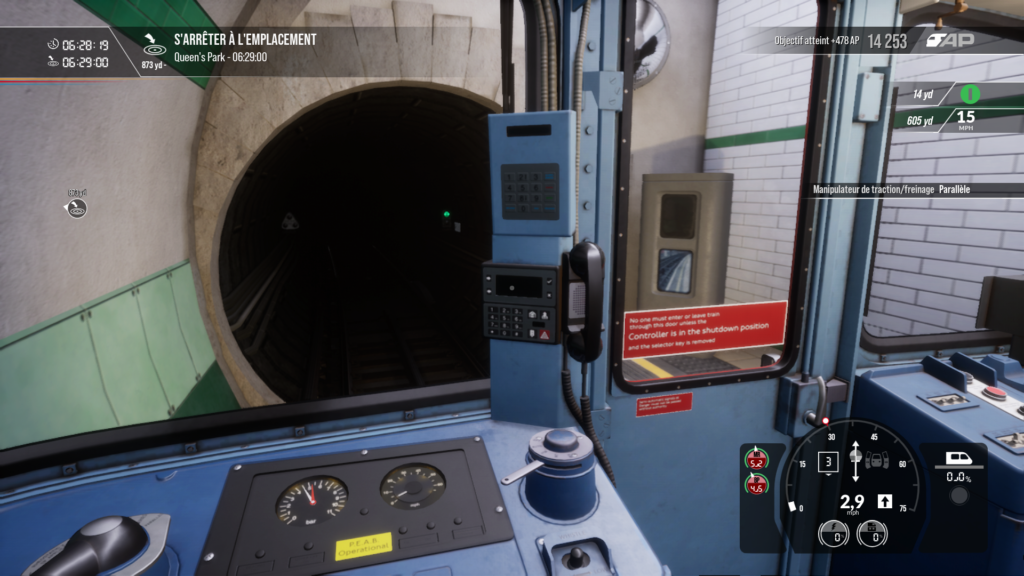Select the red BP pressure gauge
1024x576 pixels.
pyautogui.click(x=757, y=487)
